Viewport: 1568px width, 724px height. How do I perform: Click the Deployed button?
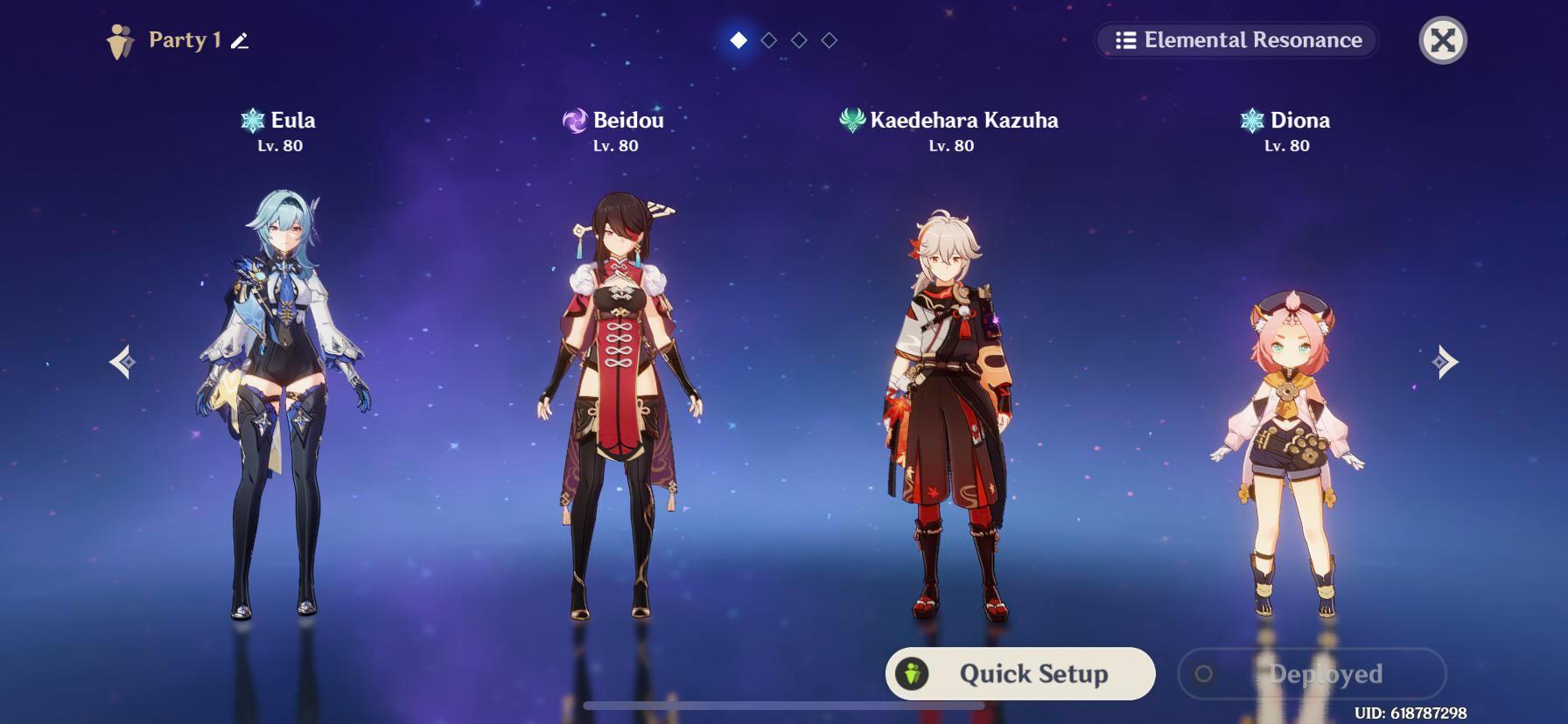(x=1310, y=673)
